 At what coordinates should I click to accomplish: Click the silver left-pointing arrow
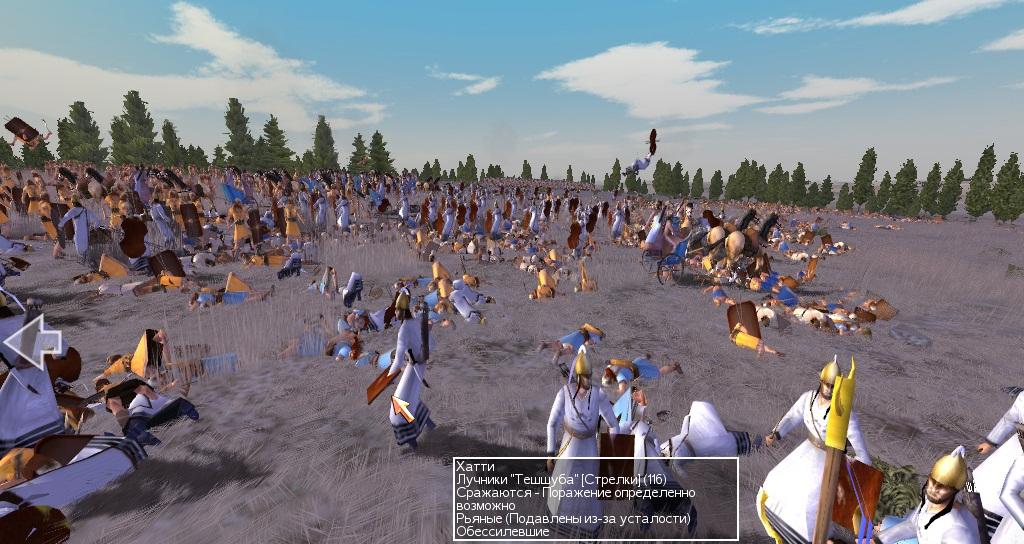coord(32,341)
